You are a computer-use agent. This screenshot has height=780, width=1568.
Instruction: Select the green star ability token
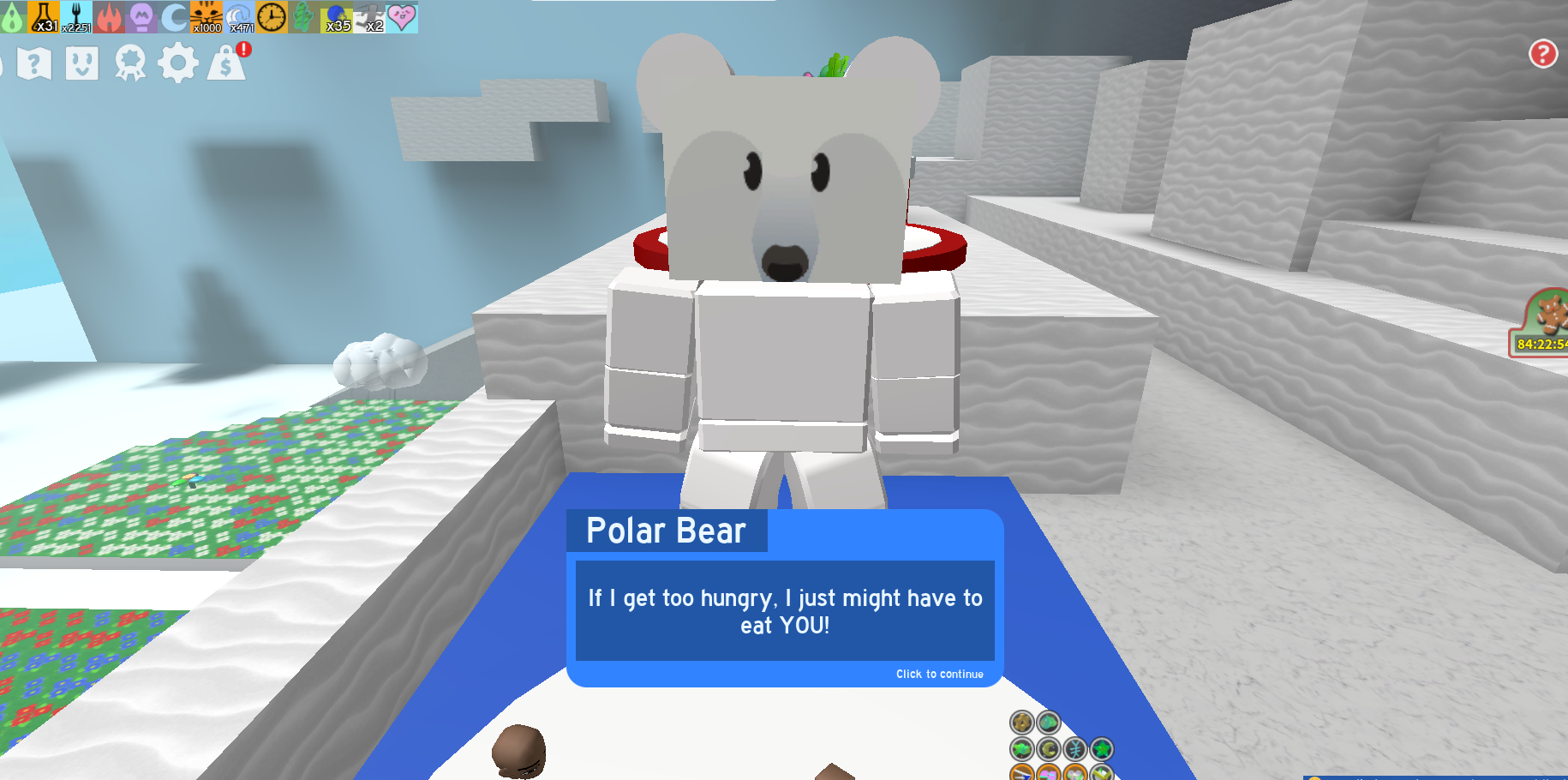(1103, 748)
